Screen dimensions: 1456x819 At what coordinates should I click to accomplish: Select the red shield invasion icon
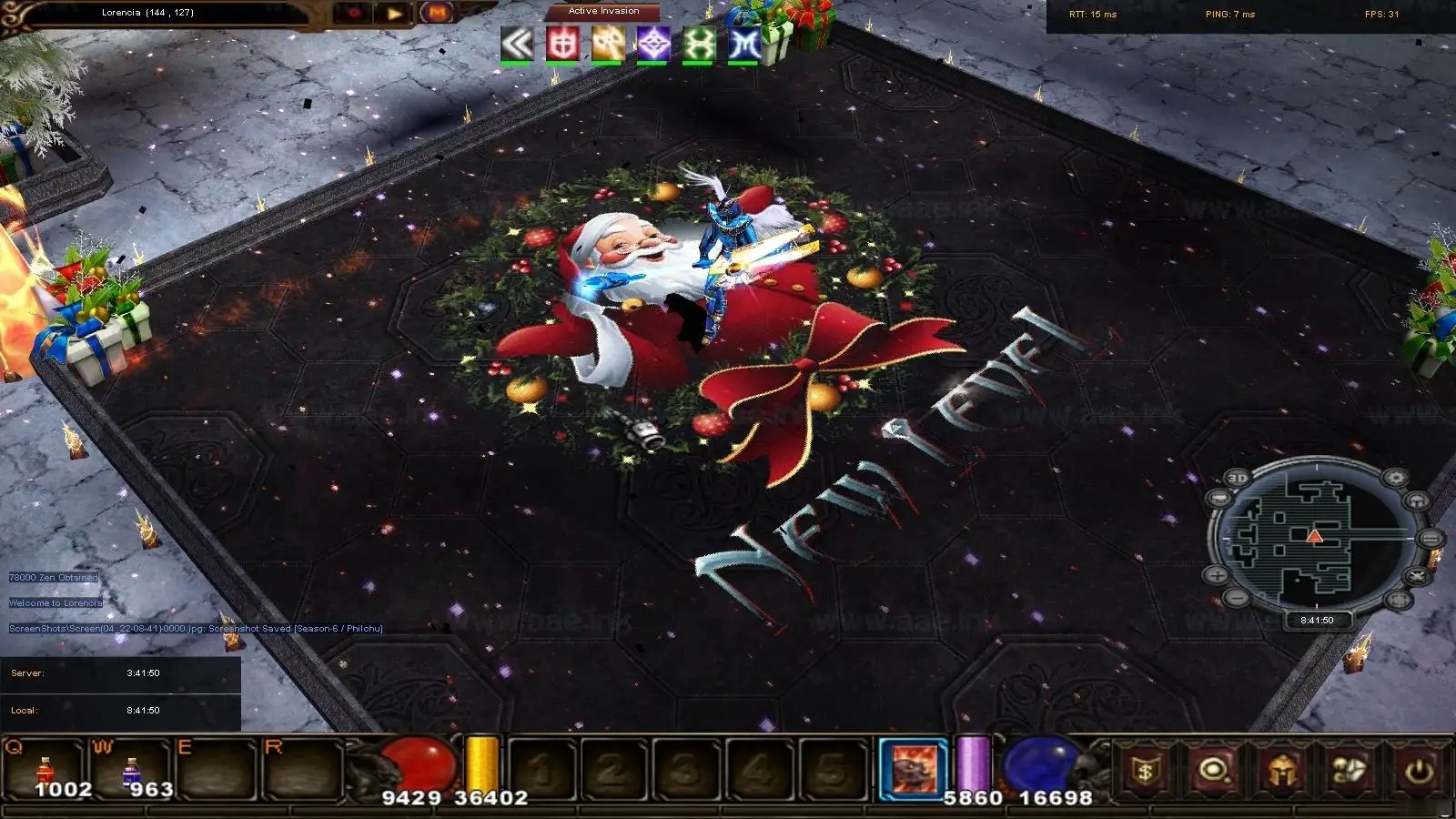[x=562, y=44]
